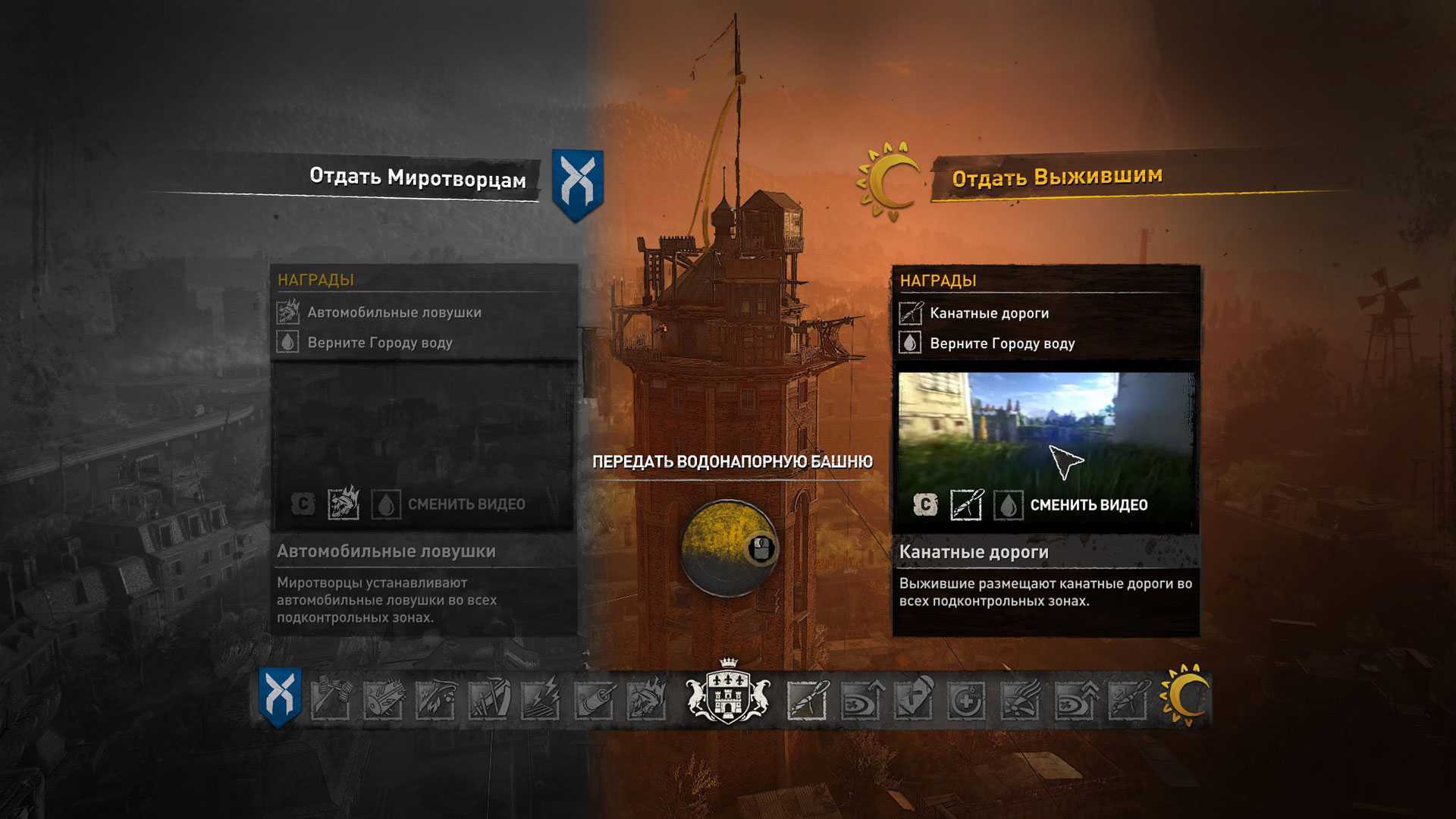Select the blue Peacekeepers shield on the faction bar

coord(280,696)
